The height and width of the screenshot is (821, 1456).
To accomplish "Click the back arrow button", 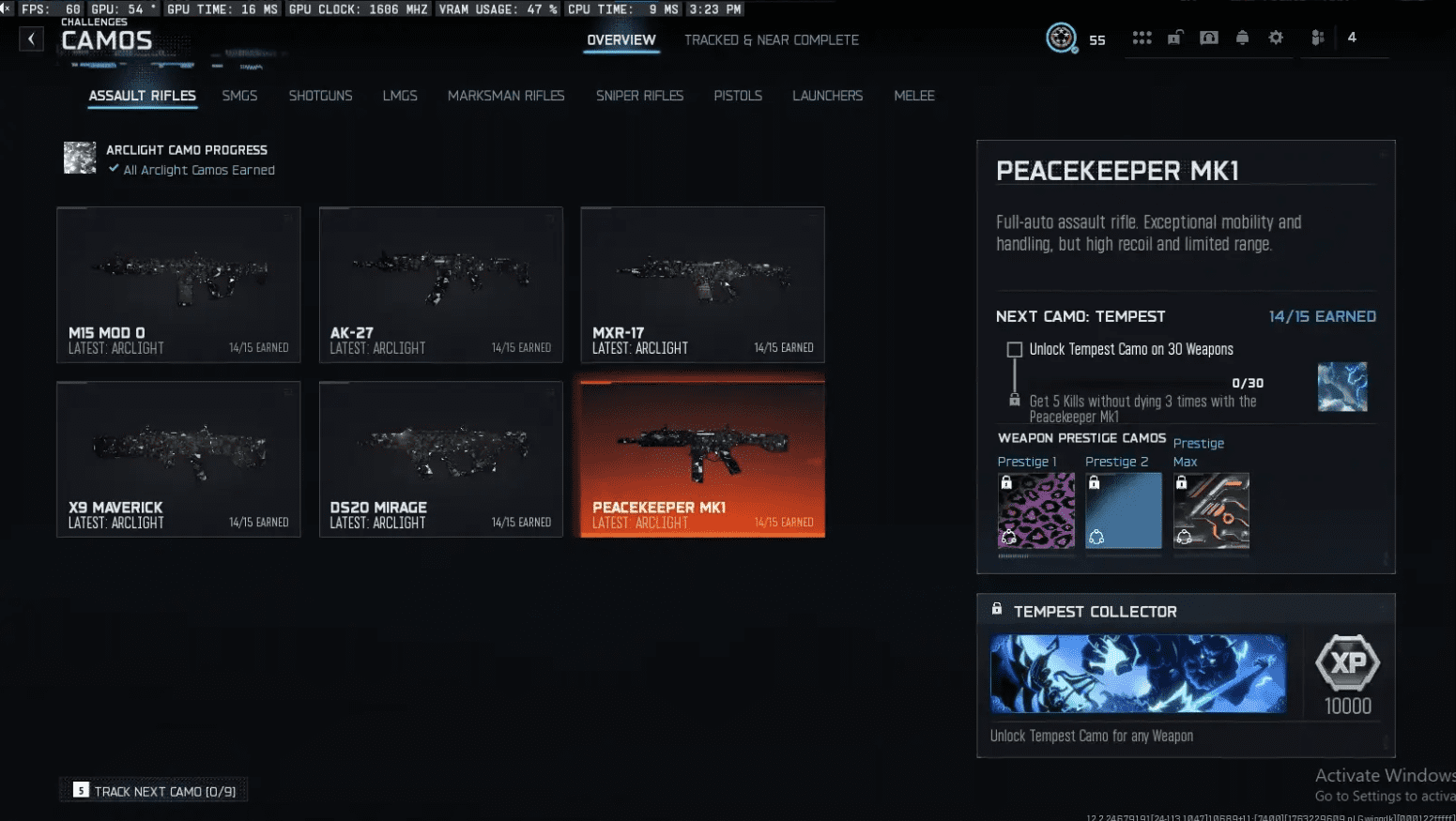I will 31,38.
